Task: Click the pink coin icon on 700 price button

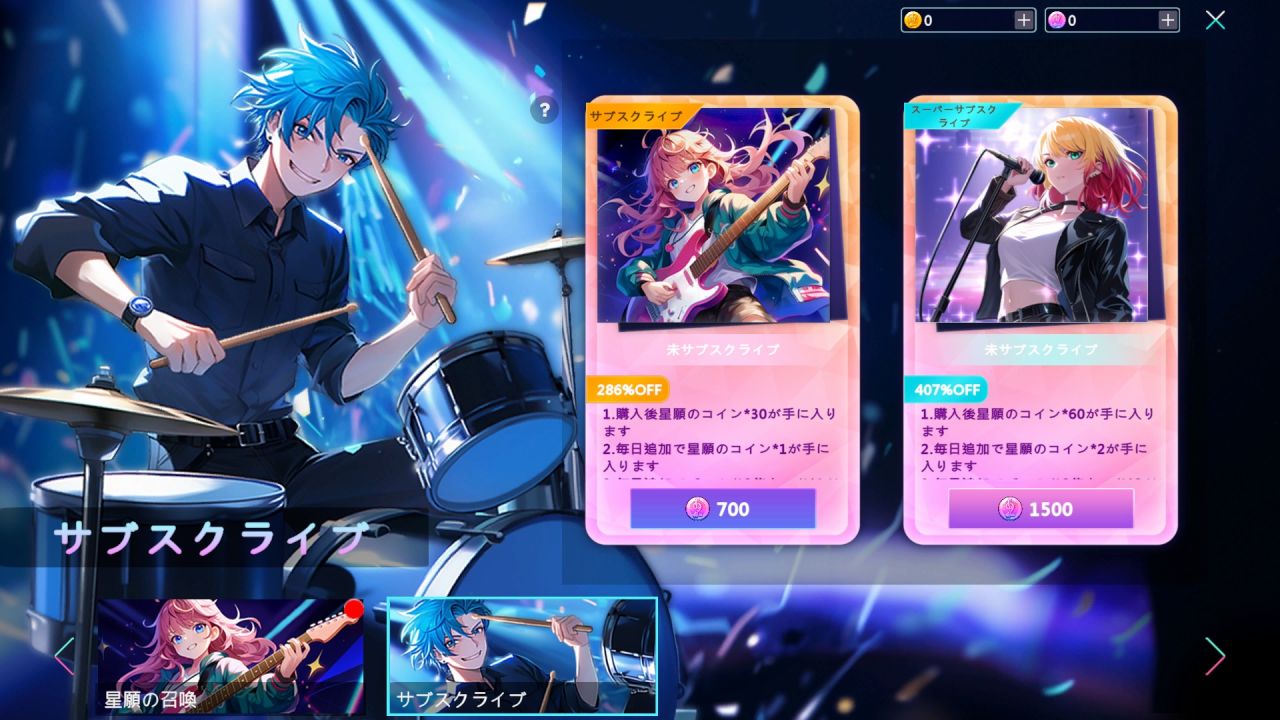Action: tap(699, 510)
